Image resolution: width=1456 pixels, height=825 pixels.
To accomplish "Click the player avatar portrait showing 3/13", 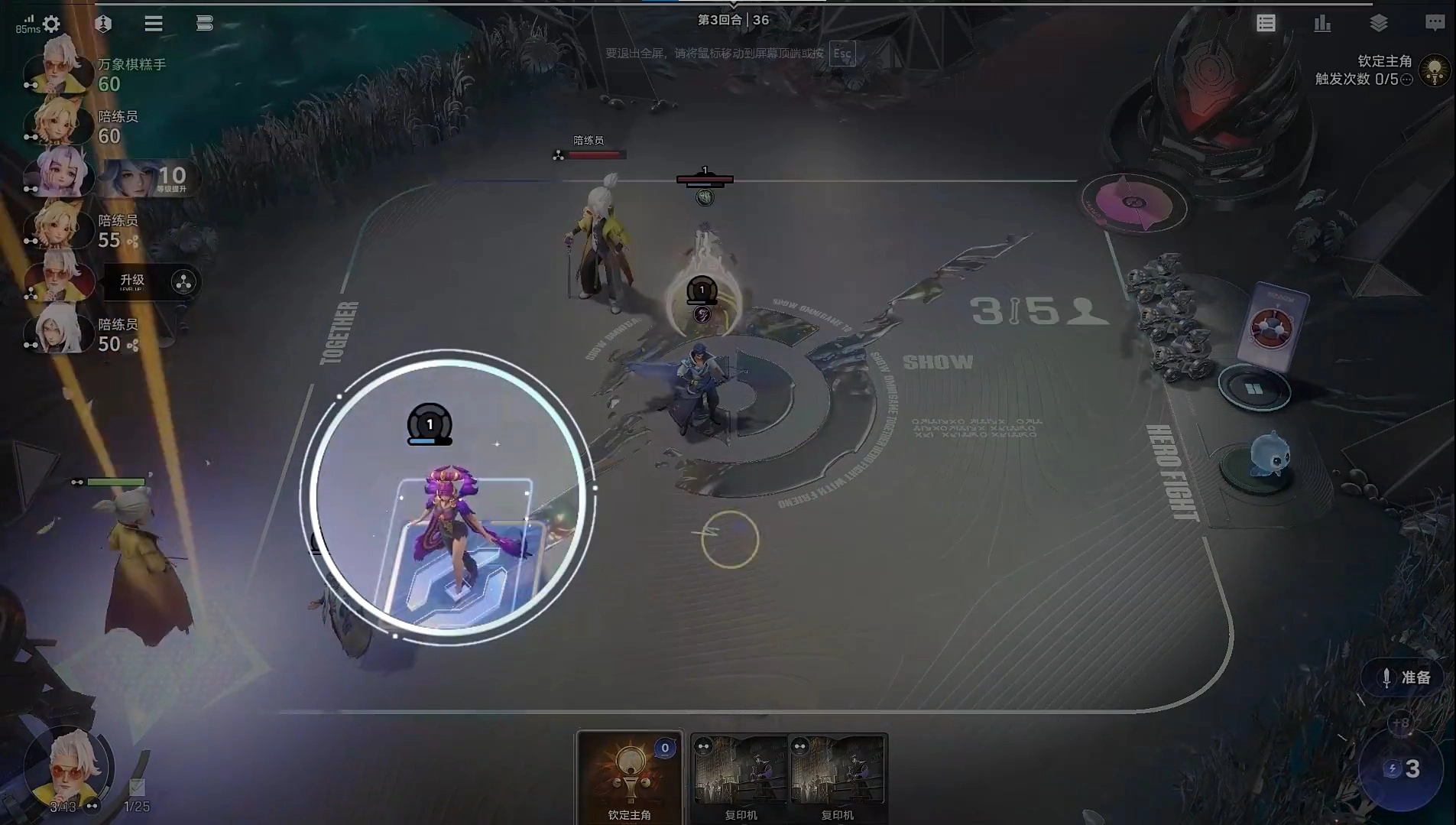I will [x=68, y=768].
